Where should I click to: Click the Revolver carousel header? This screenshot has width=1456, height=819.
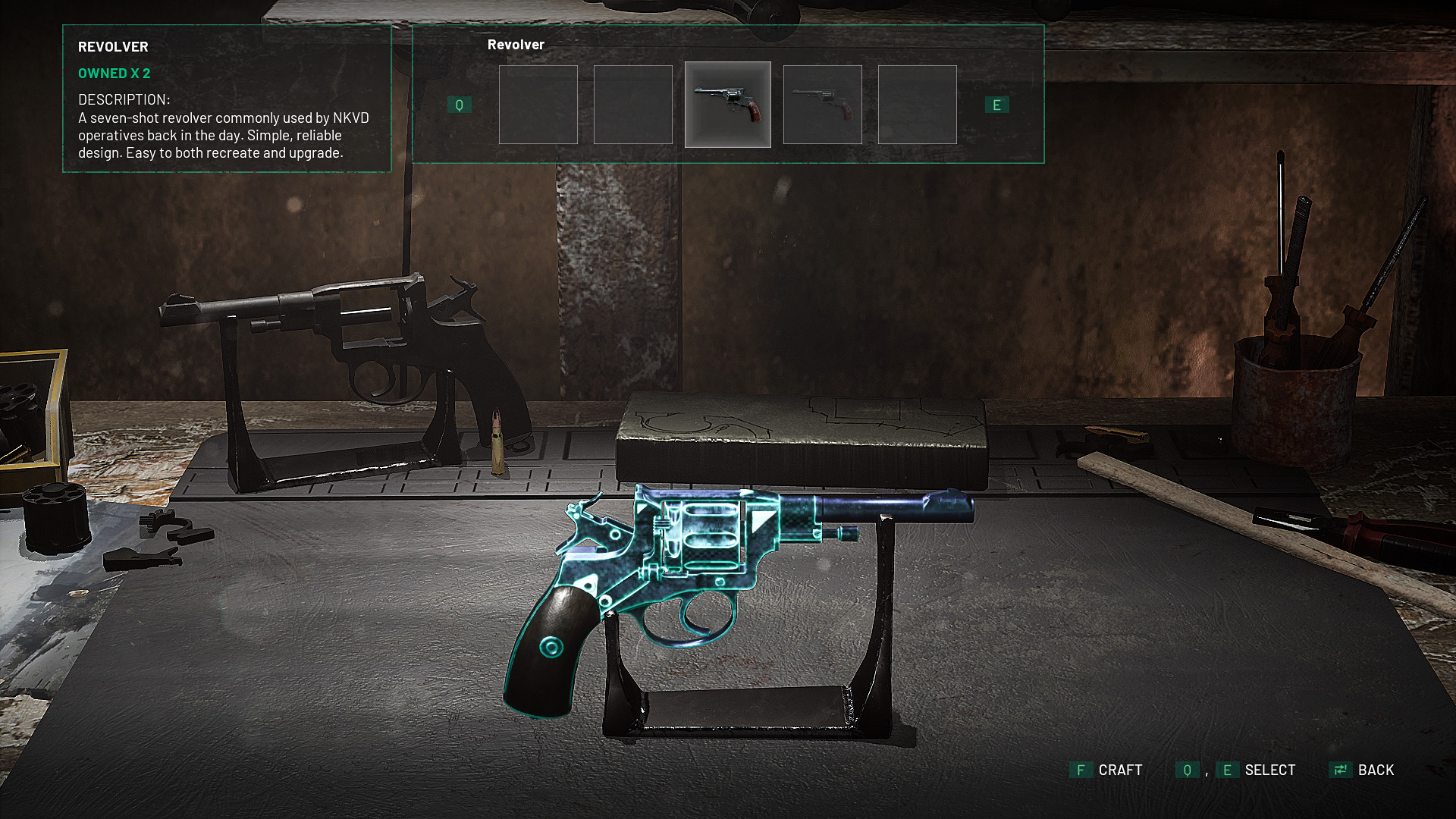(x=516, y=44)
